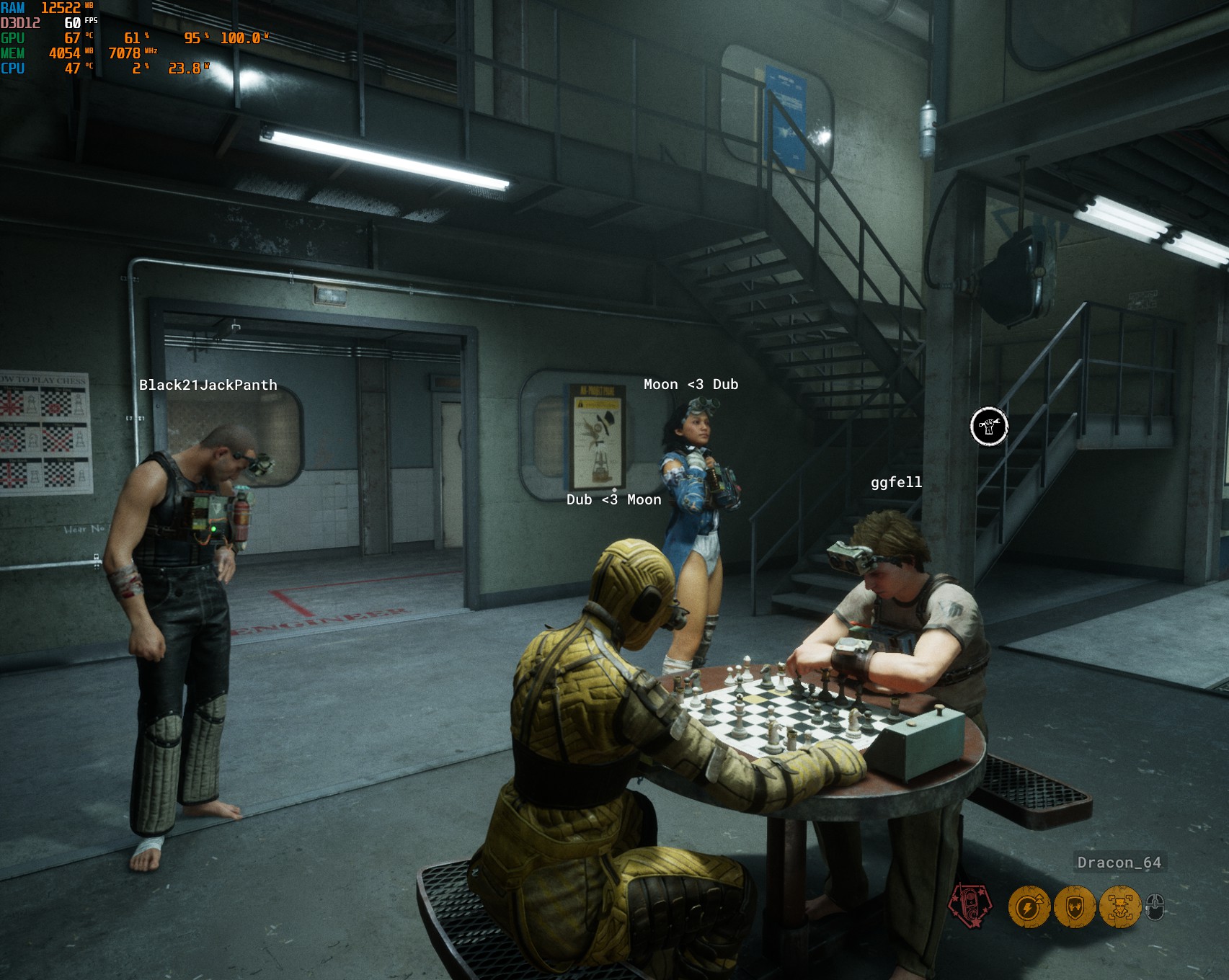Click the Dub <3 Moon name tag

click(613, 499)
